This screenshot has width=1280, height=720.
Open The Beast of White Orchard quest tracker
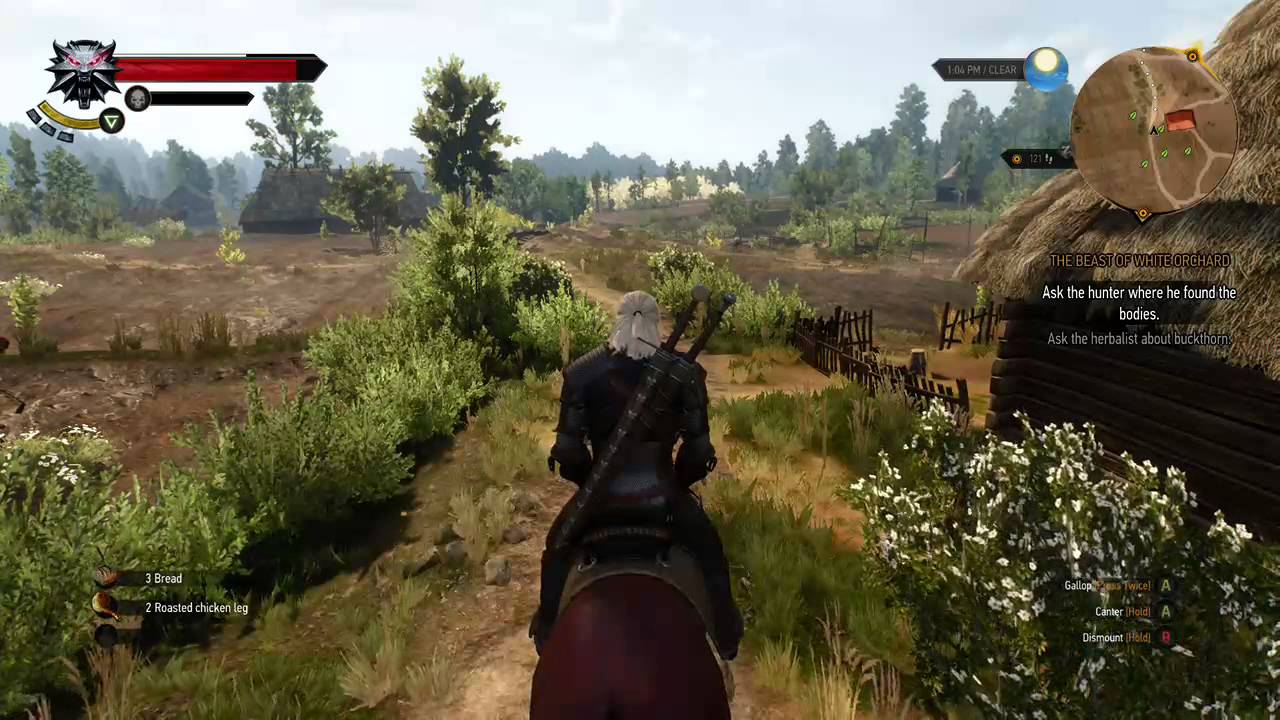click(1139, 261)
